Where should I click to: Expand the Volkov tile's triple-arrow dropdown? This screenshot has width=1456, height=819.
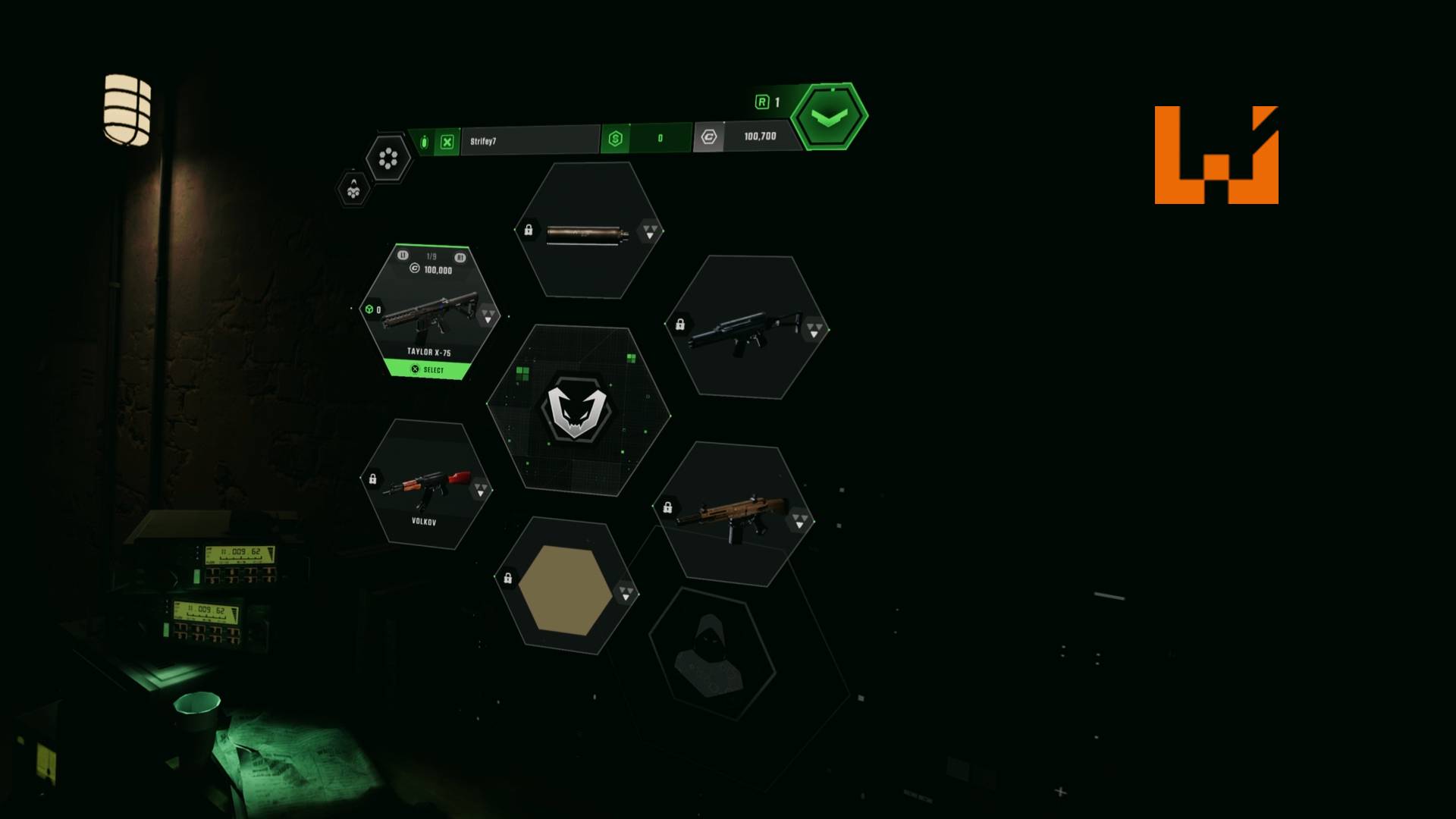[x=480, y=490]
